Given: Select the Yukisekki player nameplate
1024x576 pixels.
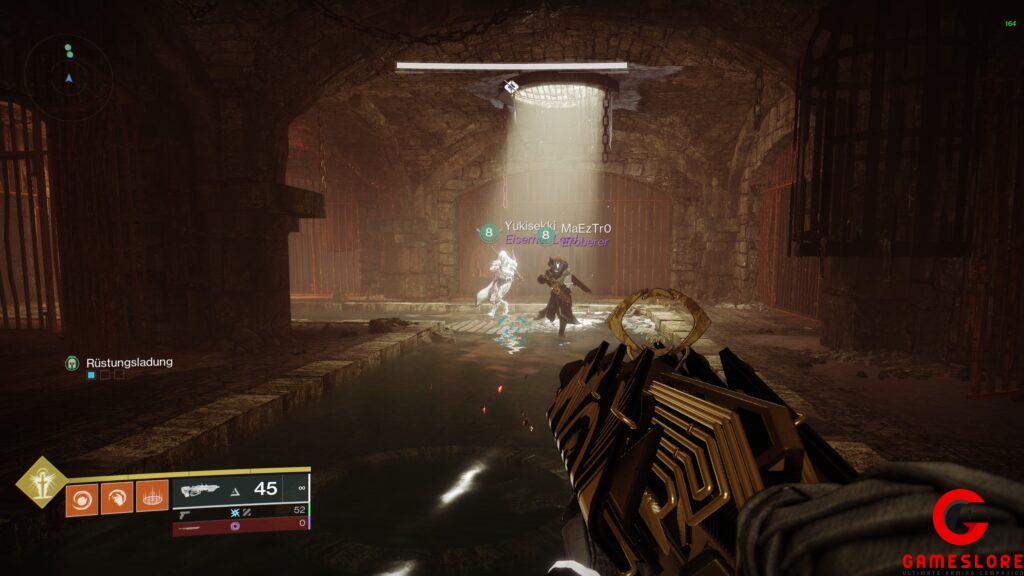Looking at the screenshot, I should [528, 227].
